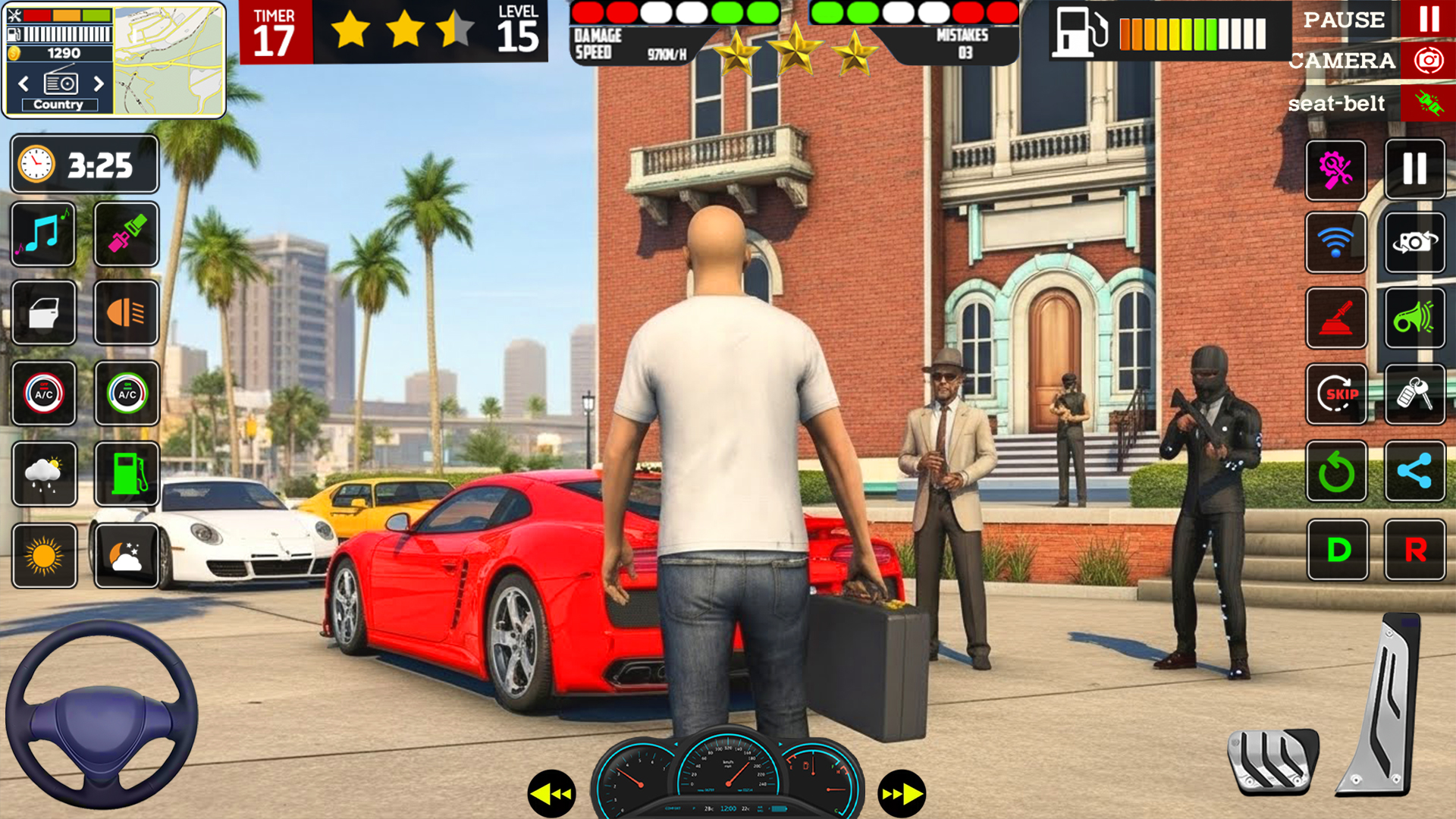This screenshot has height=819, width=1456.
Task: Refuel at the fuel pump icon
Action: point(126,474)
